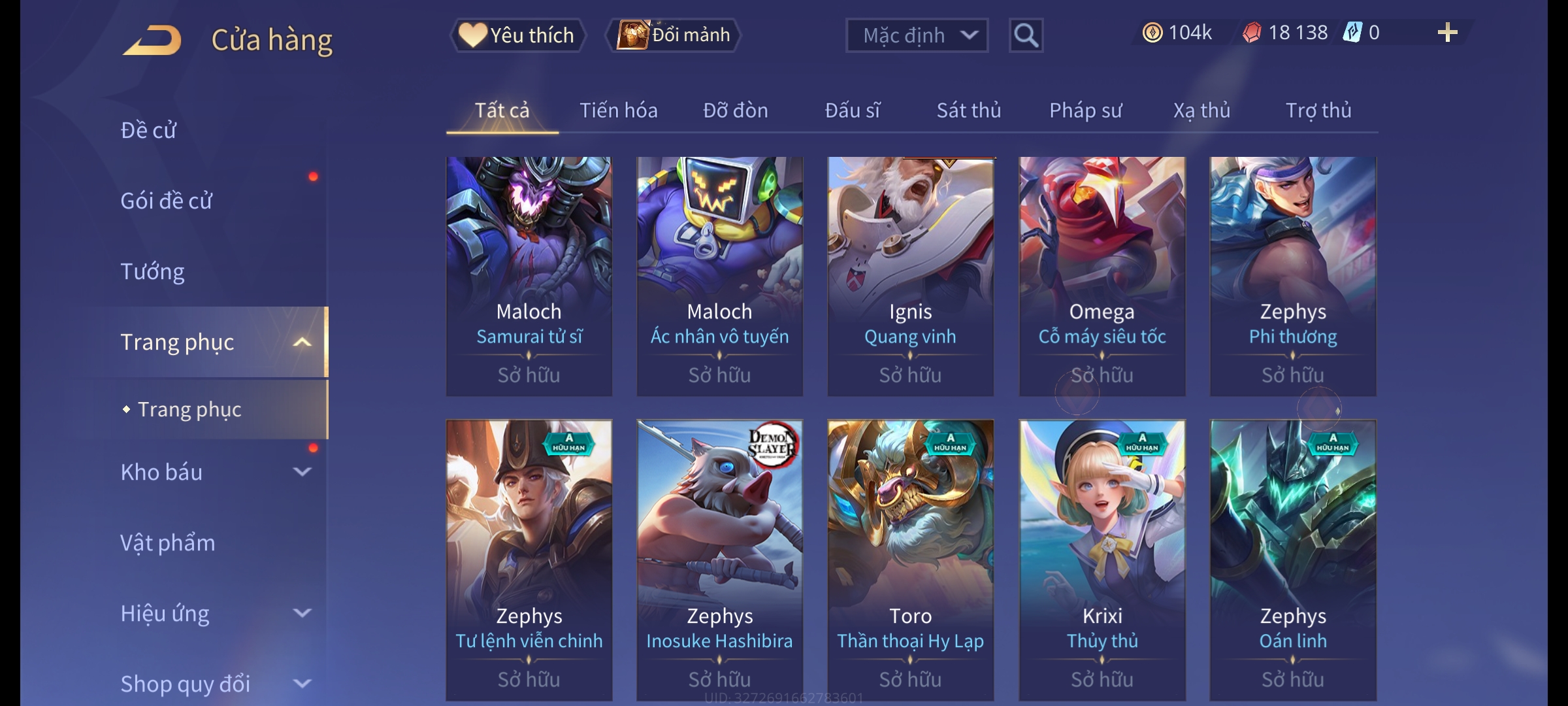Filter skins by Pháp sư
1568x706 pixels.
click(1085, 110)
